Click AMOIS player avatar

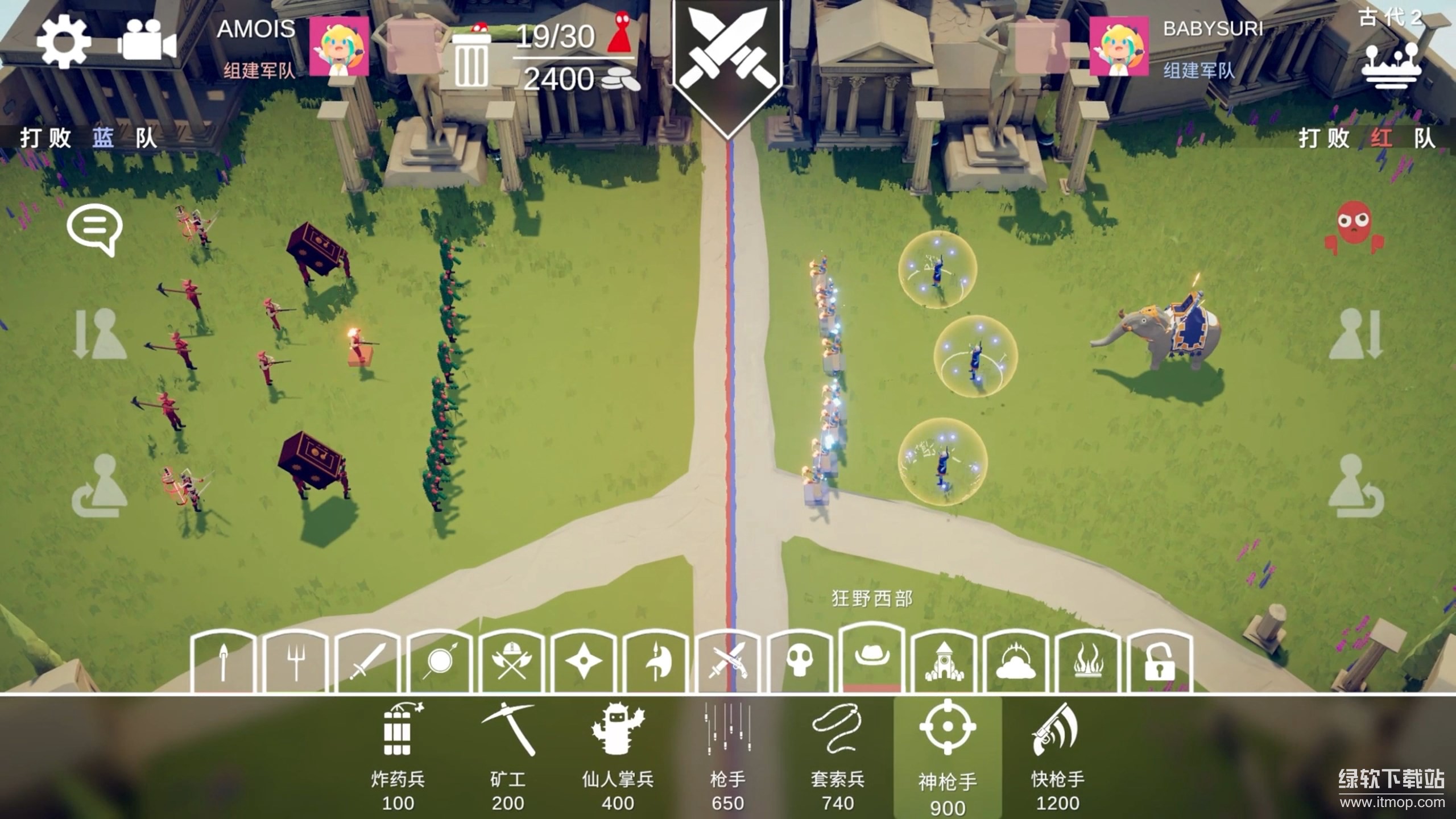coord(339,47)
